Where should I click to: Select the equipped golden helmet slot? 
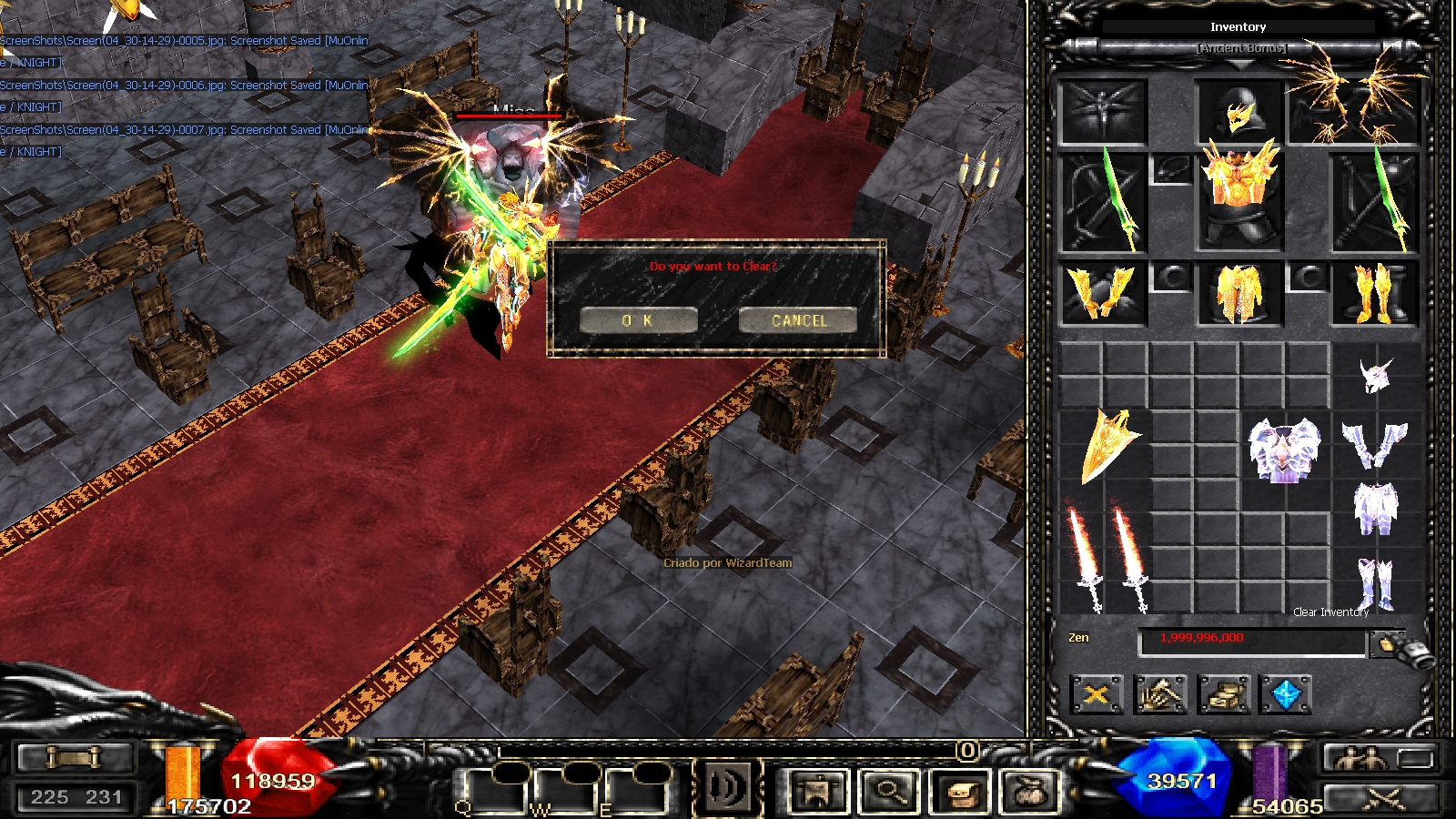point(1239,113)
